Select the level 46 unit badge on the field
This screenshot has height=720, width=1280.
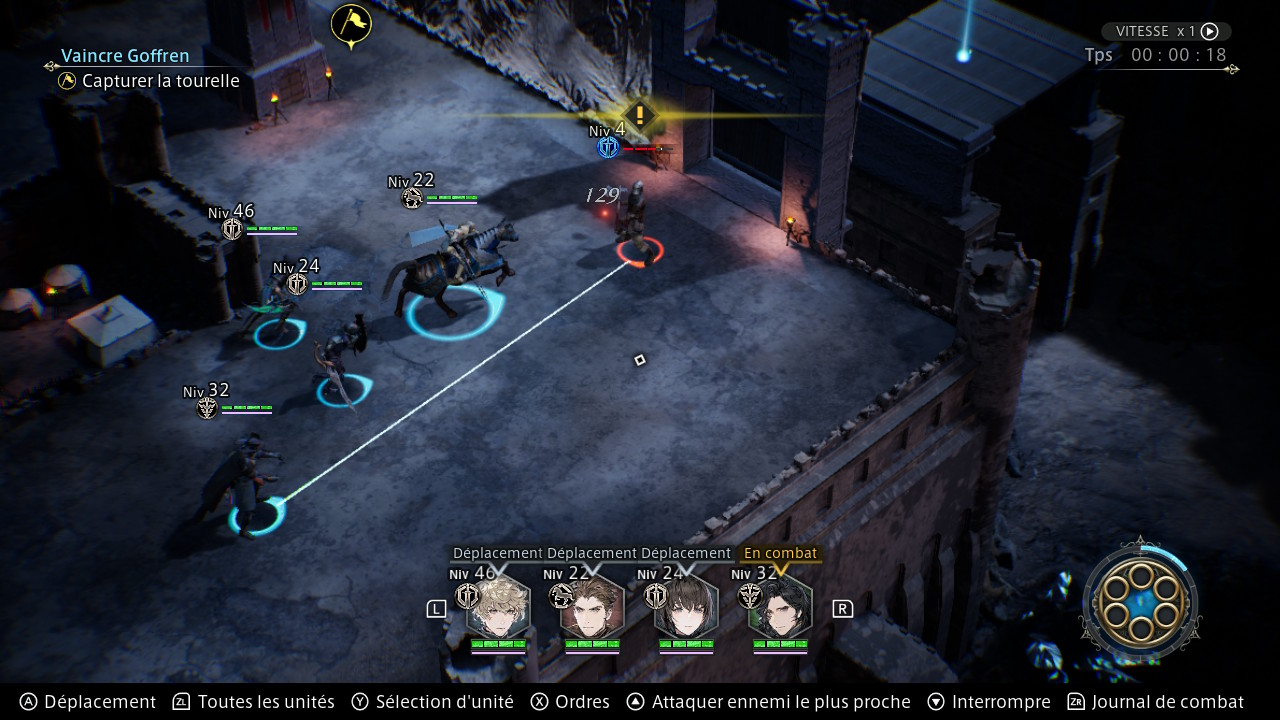tap(232, 229)
